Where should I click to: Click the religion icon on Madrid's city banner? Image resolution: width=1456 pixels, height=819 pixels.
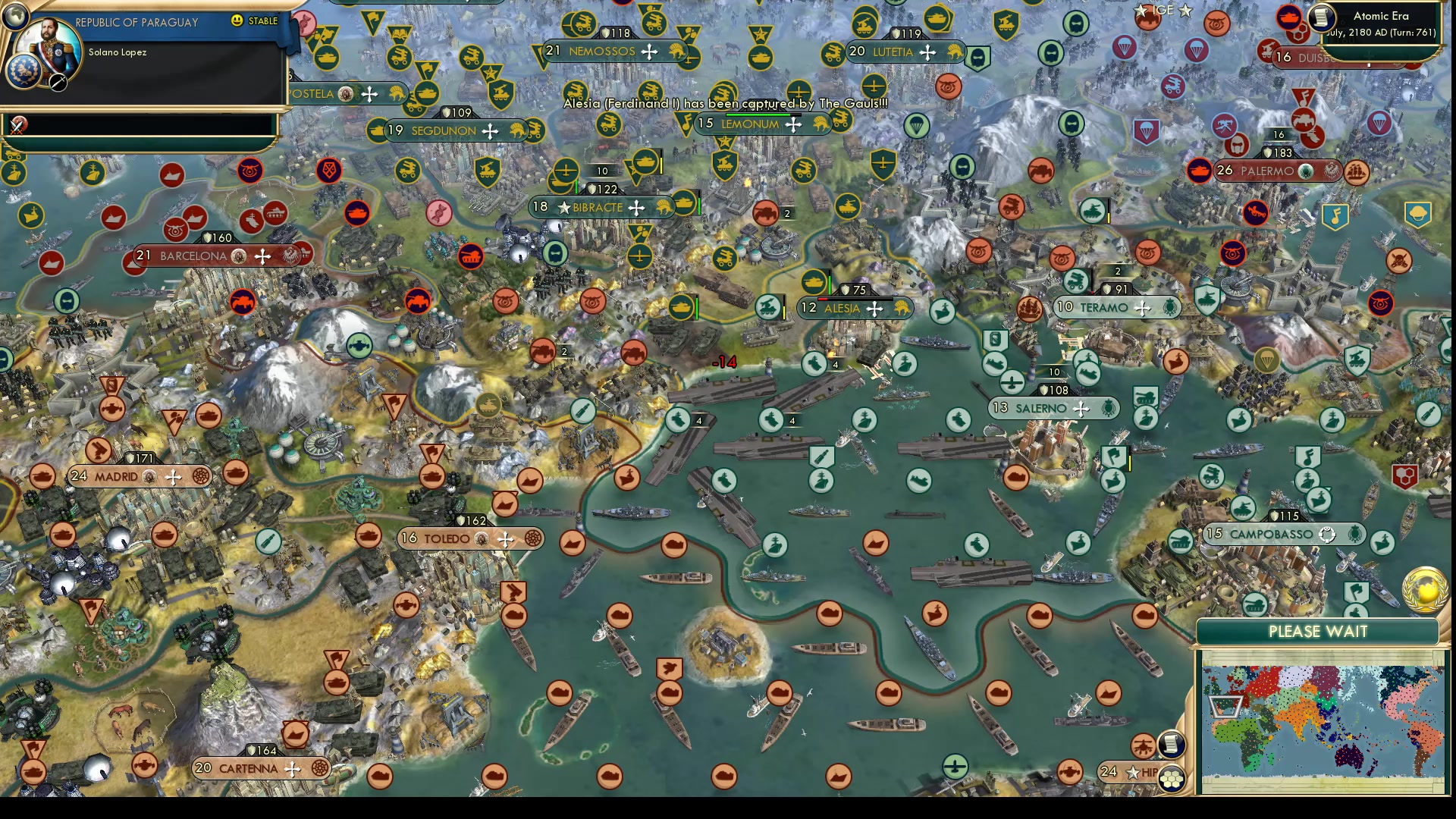click(x=149, y=477)
